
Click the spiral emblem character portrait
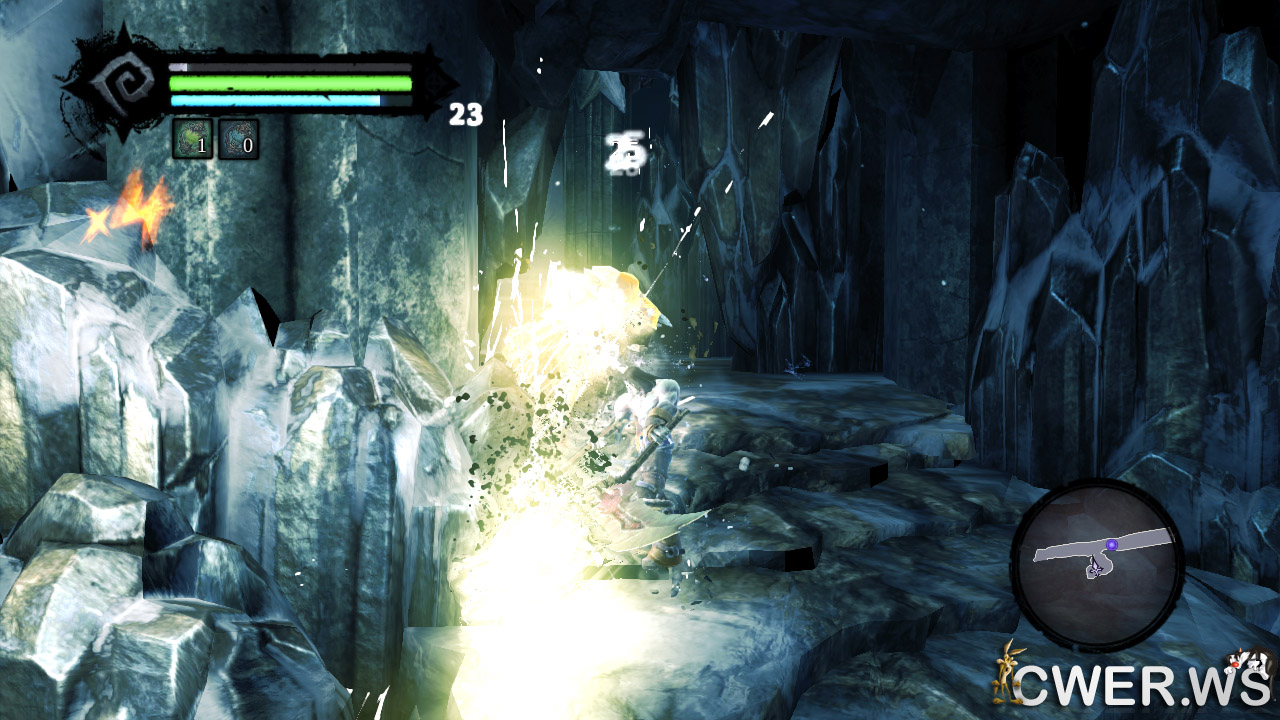pos(118,86)
